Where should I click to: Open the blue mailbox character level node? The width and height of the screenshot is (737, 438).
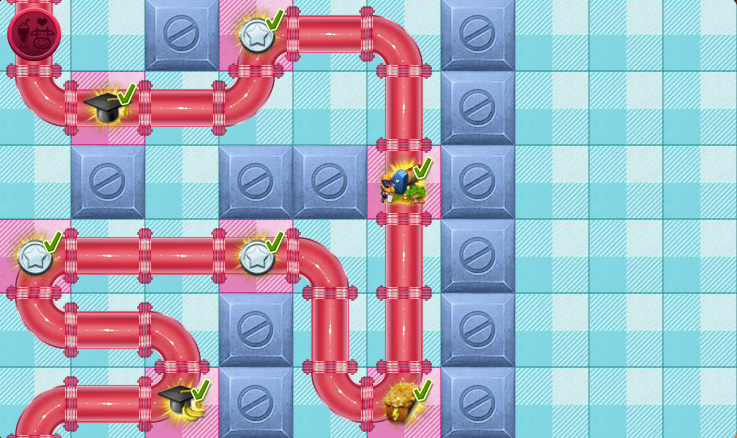tap(401, 184)
